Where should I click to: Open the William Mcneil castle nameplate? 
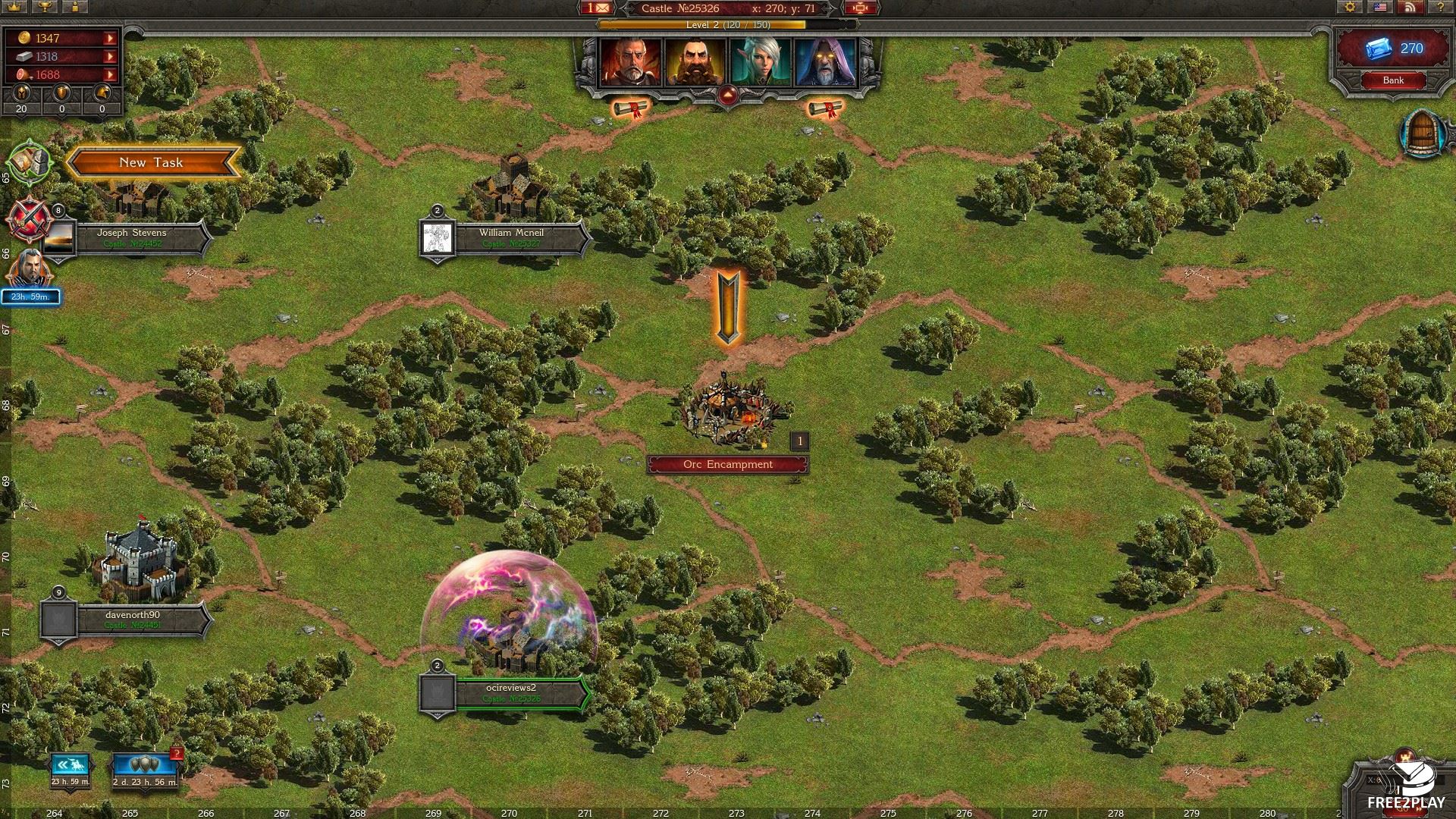511,237
